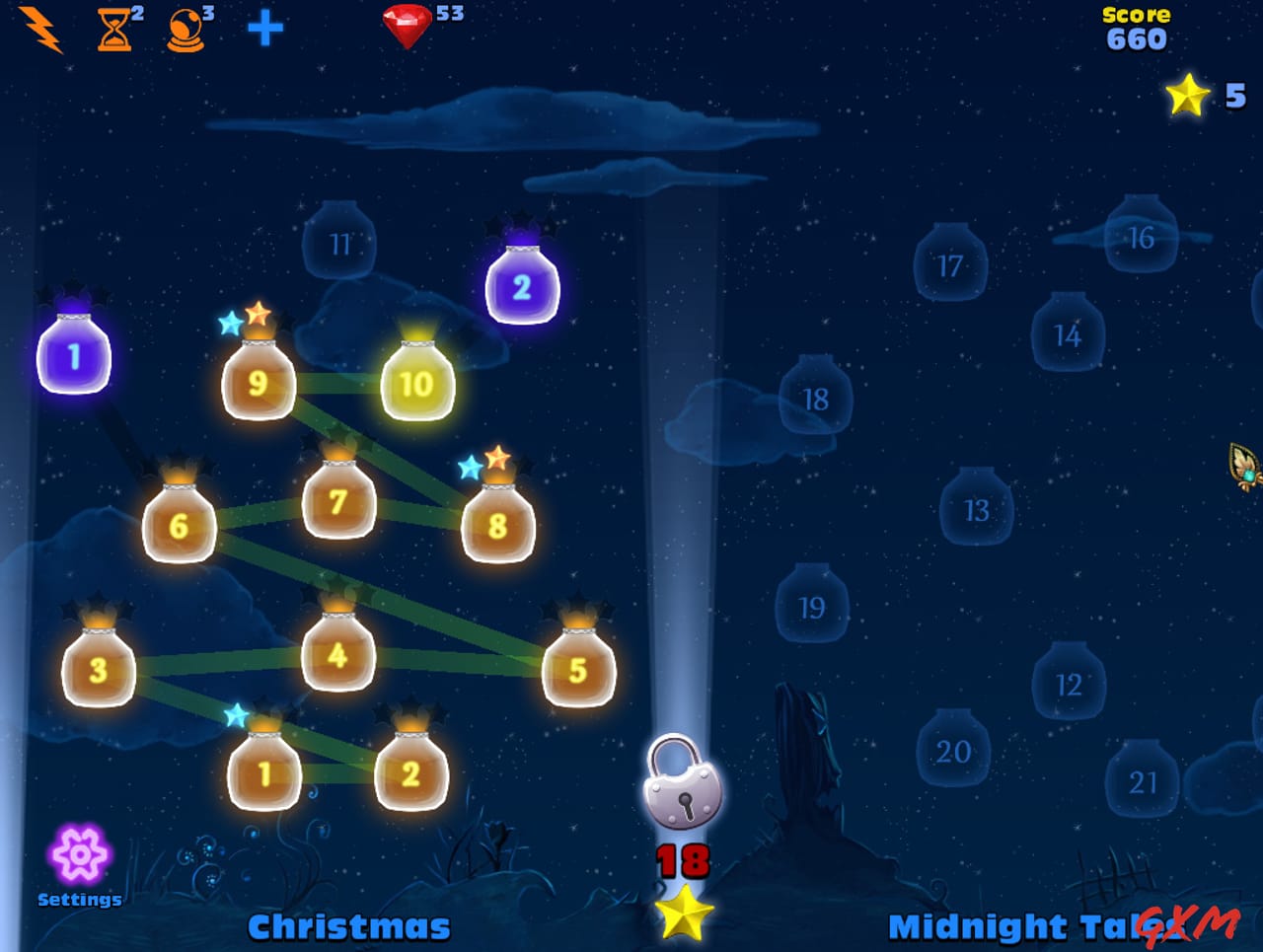1263x952 pixels.
Task: Click the star counter showing 5 stars
Action: [1189, 96]
